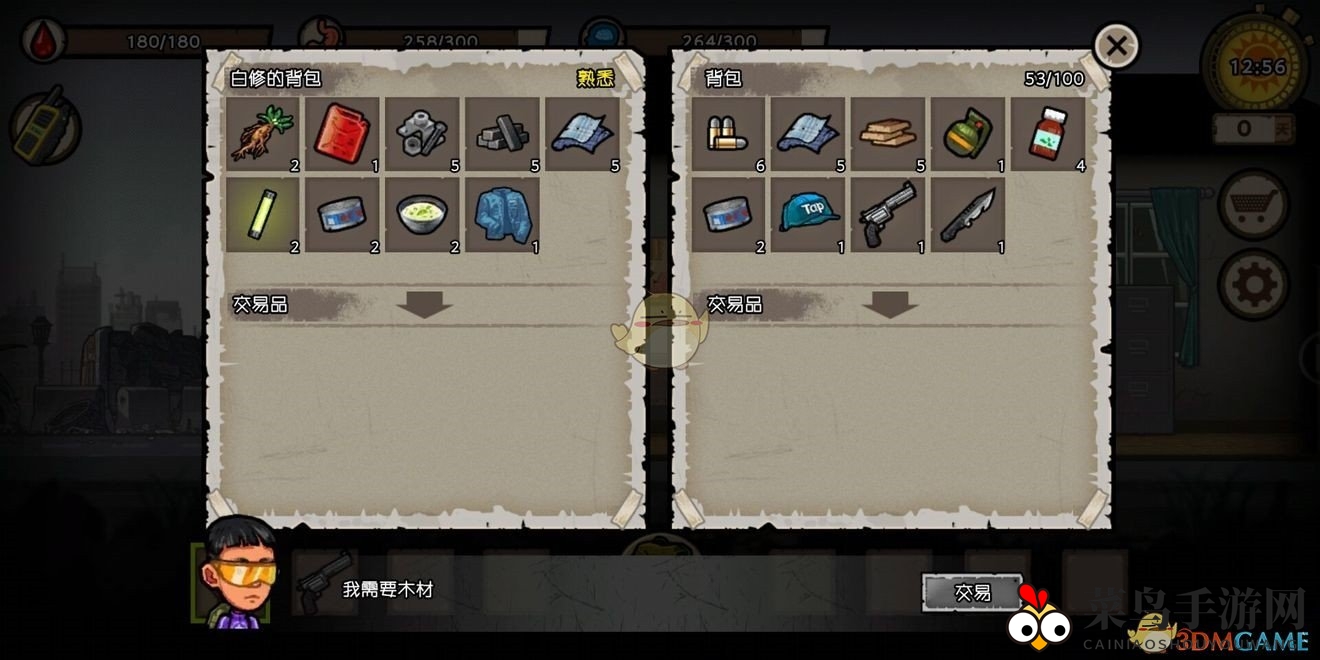Select the green grenade item

(968, 134)
